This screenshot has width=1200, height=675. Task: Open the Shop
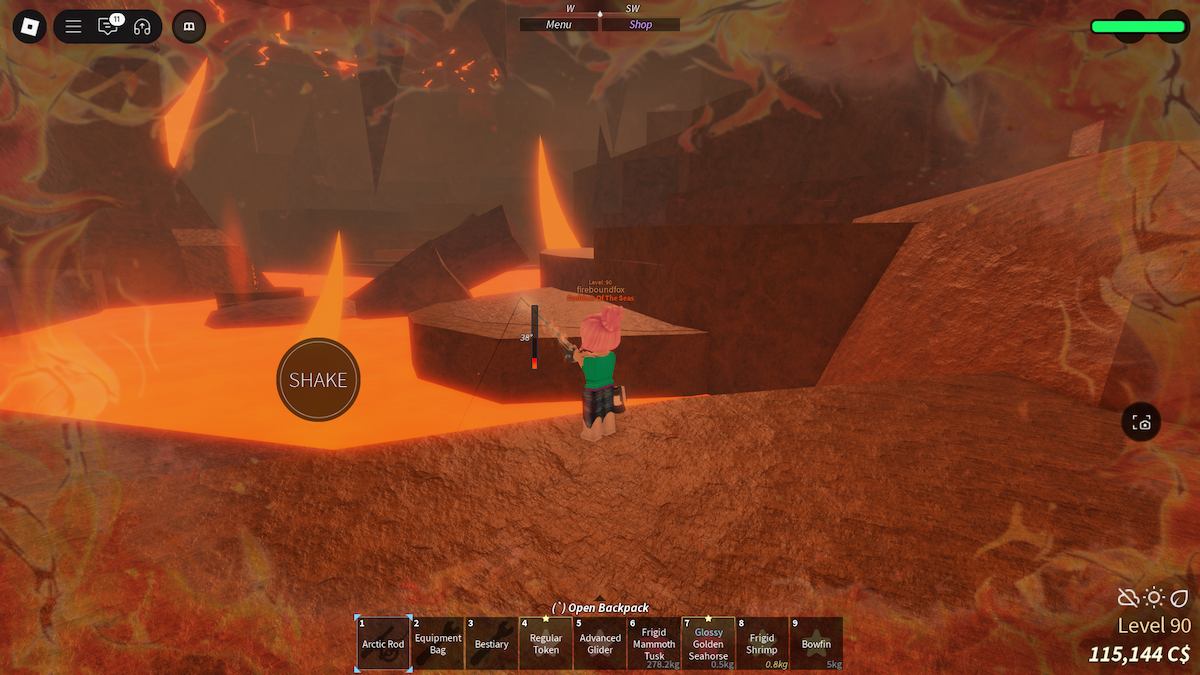[640, 25]
